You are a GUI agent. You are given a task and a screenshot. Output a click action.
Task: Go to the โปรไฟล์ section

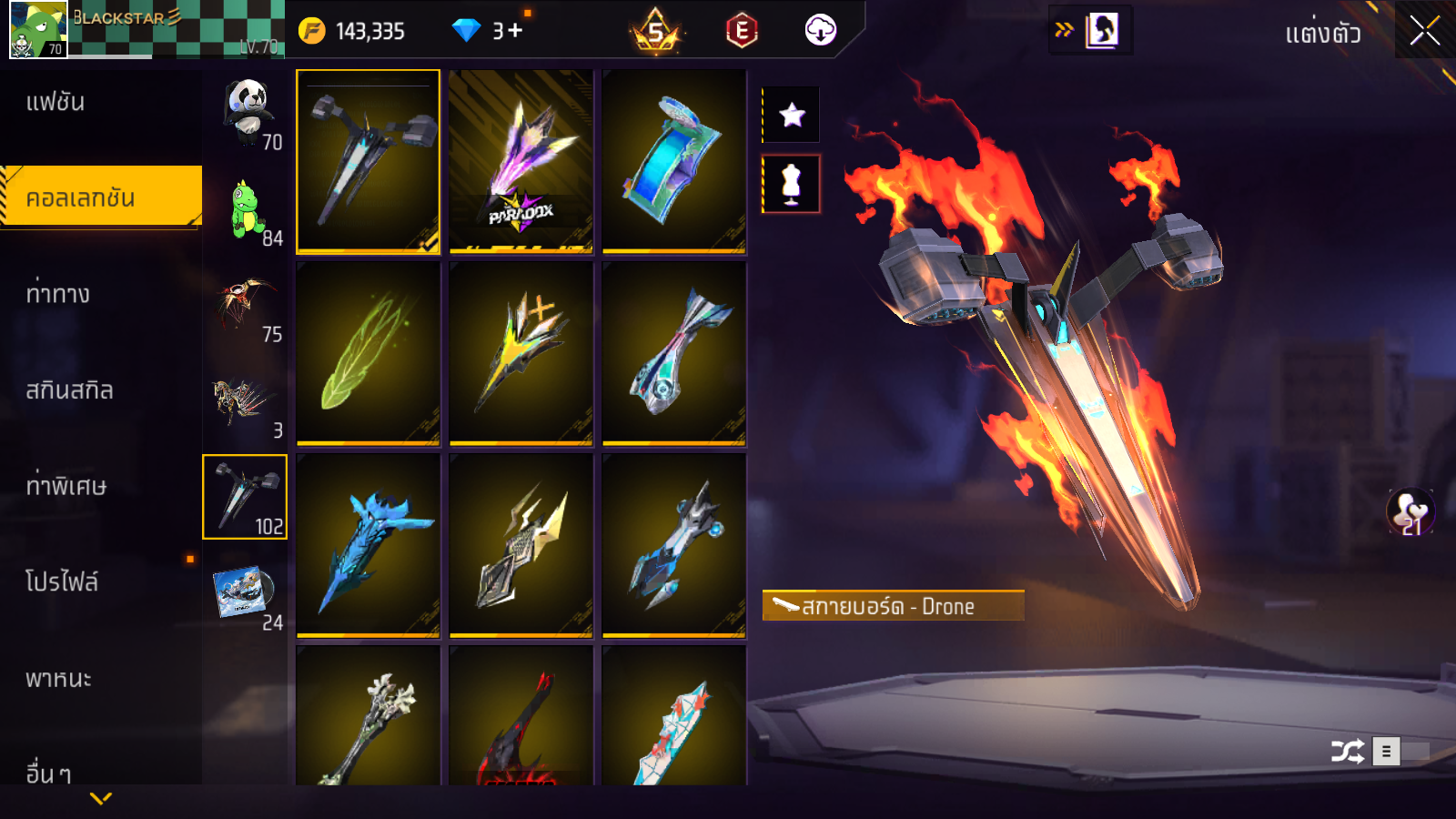[62, 582]
